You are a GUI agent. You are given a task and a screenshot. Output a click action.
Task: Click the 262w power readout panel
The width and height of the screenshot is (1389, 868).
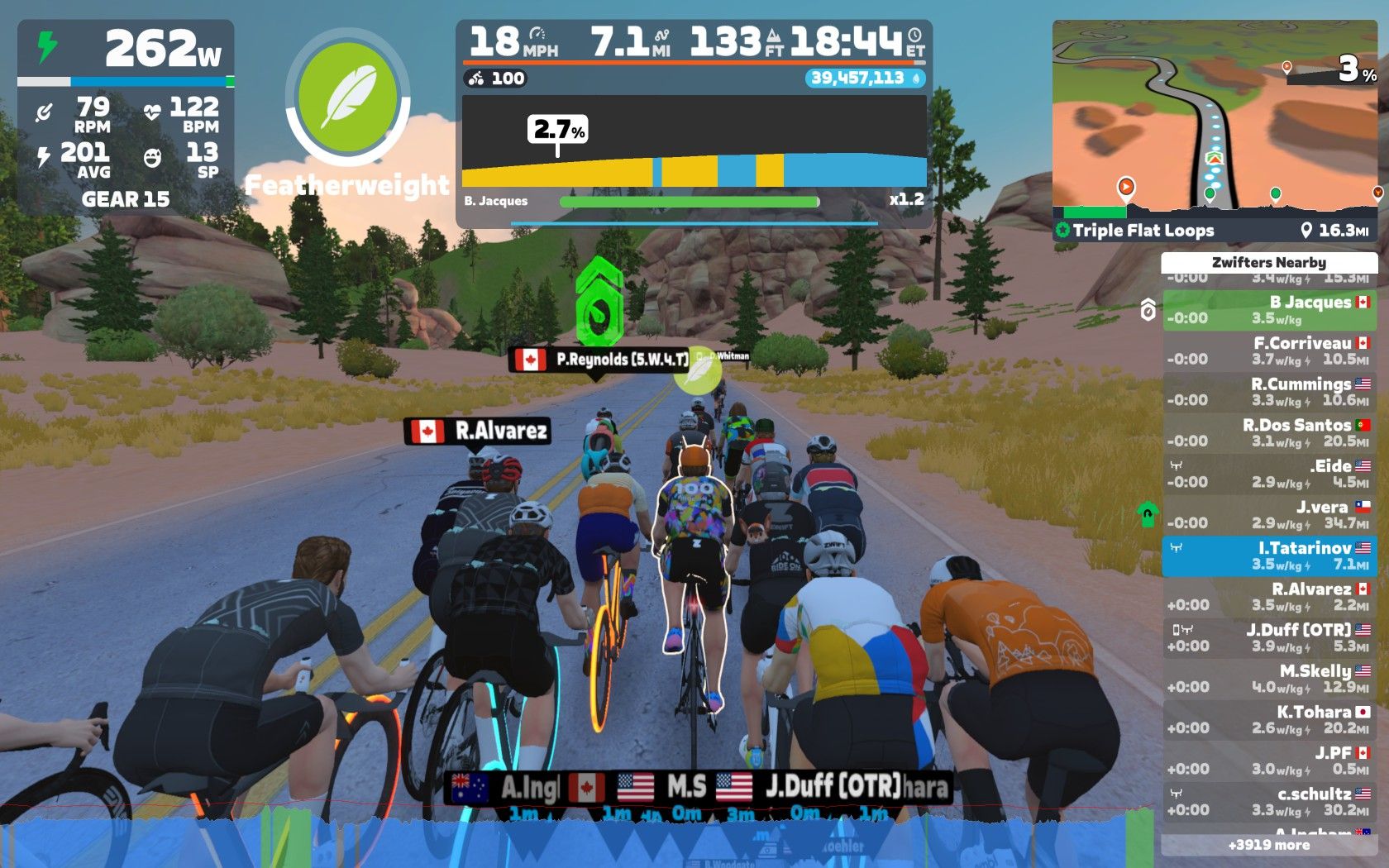coord(126,49)
